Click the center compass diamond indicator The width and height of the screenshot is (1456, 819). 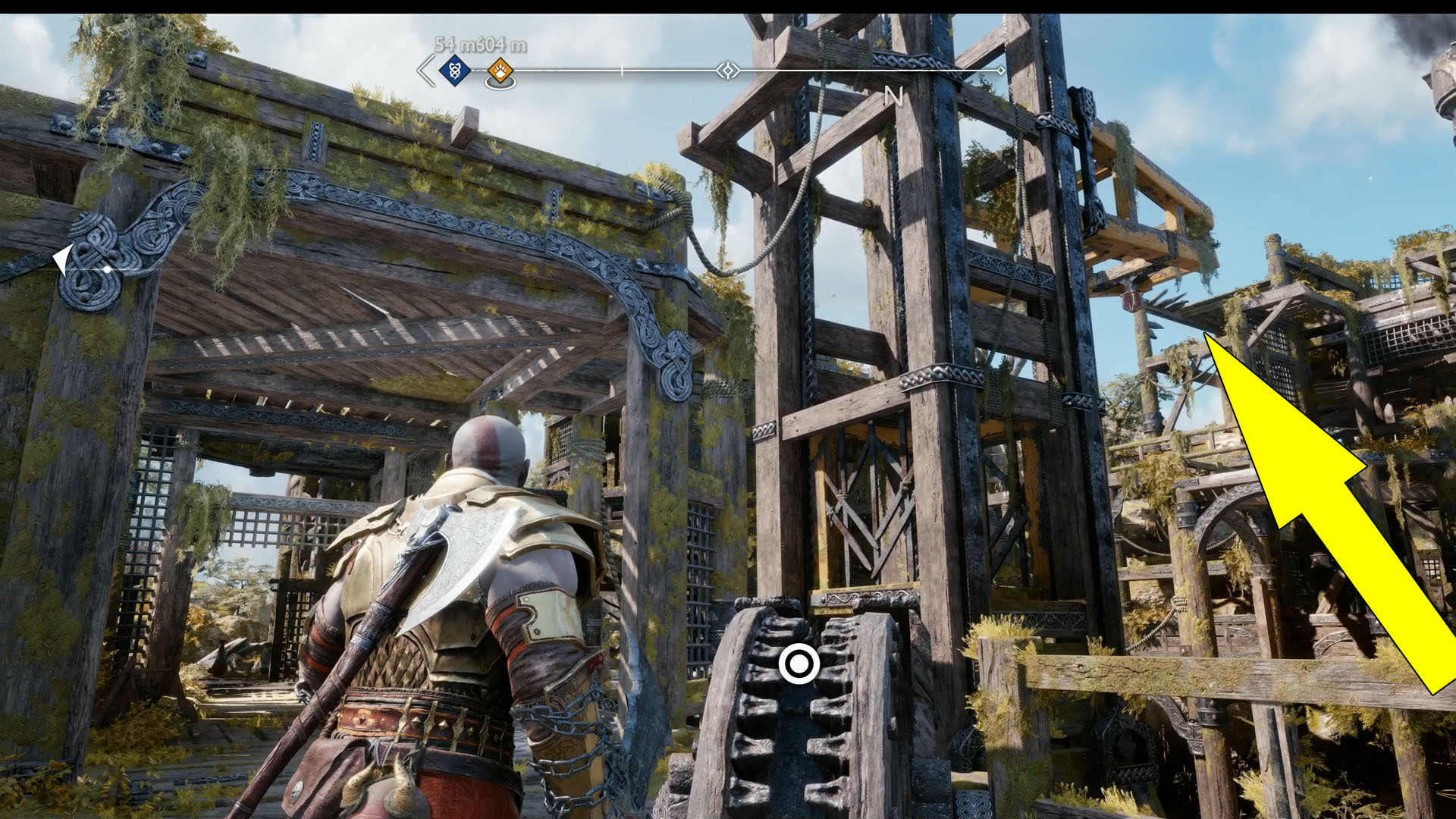(x=728, y=71)
